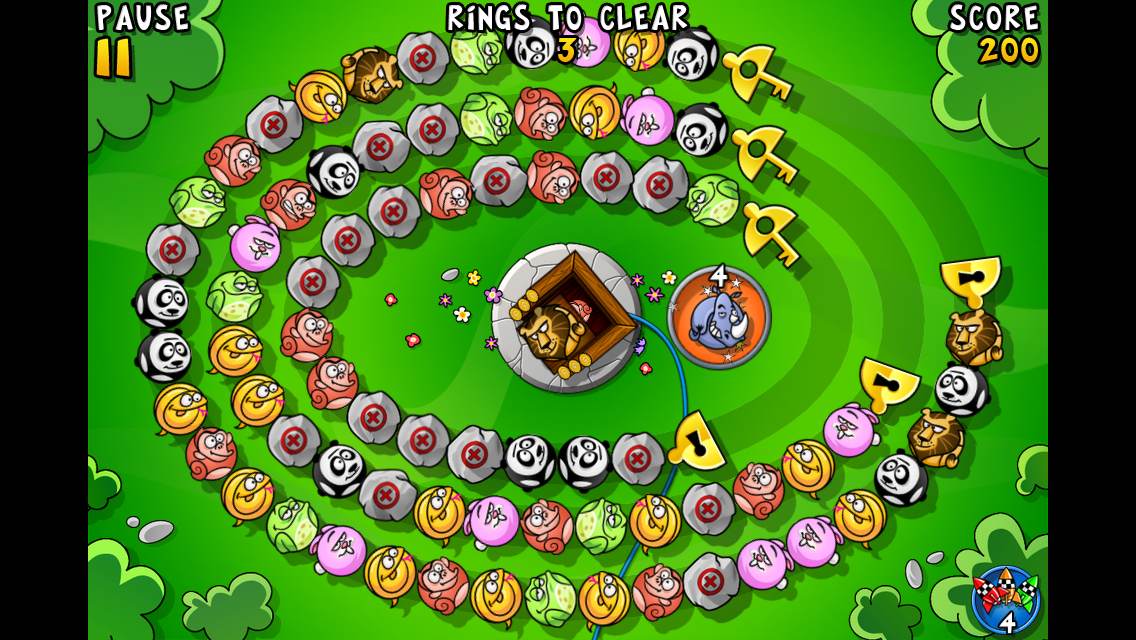The height and width of the screenshot is (640, 1136).
Task: Pause the game
Action: pos(114,57)
